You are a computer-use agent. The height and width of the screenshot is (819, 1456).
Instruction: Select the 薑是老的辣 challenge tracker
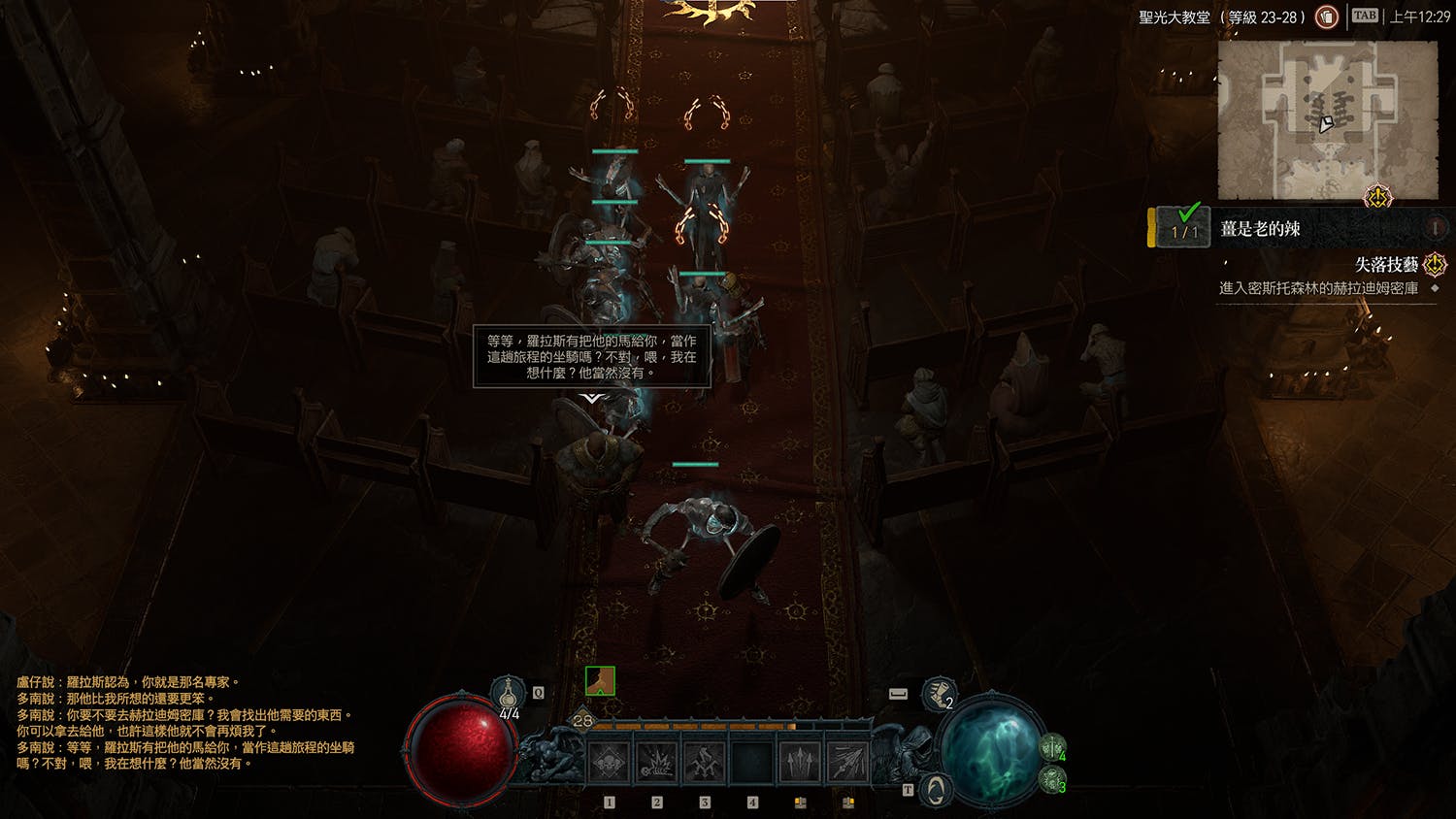click(1260, 229)
